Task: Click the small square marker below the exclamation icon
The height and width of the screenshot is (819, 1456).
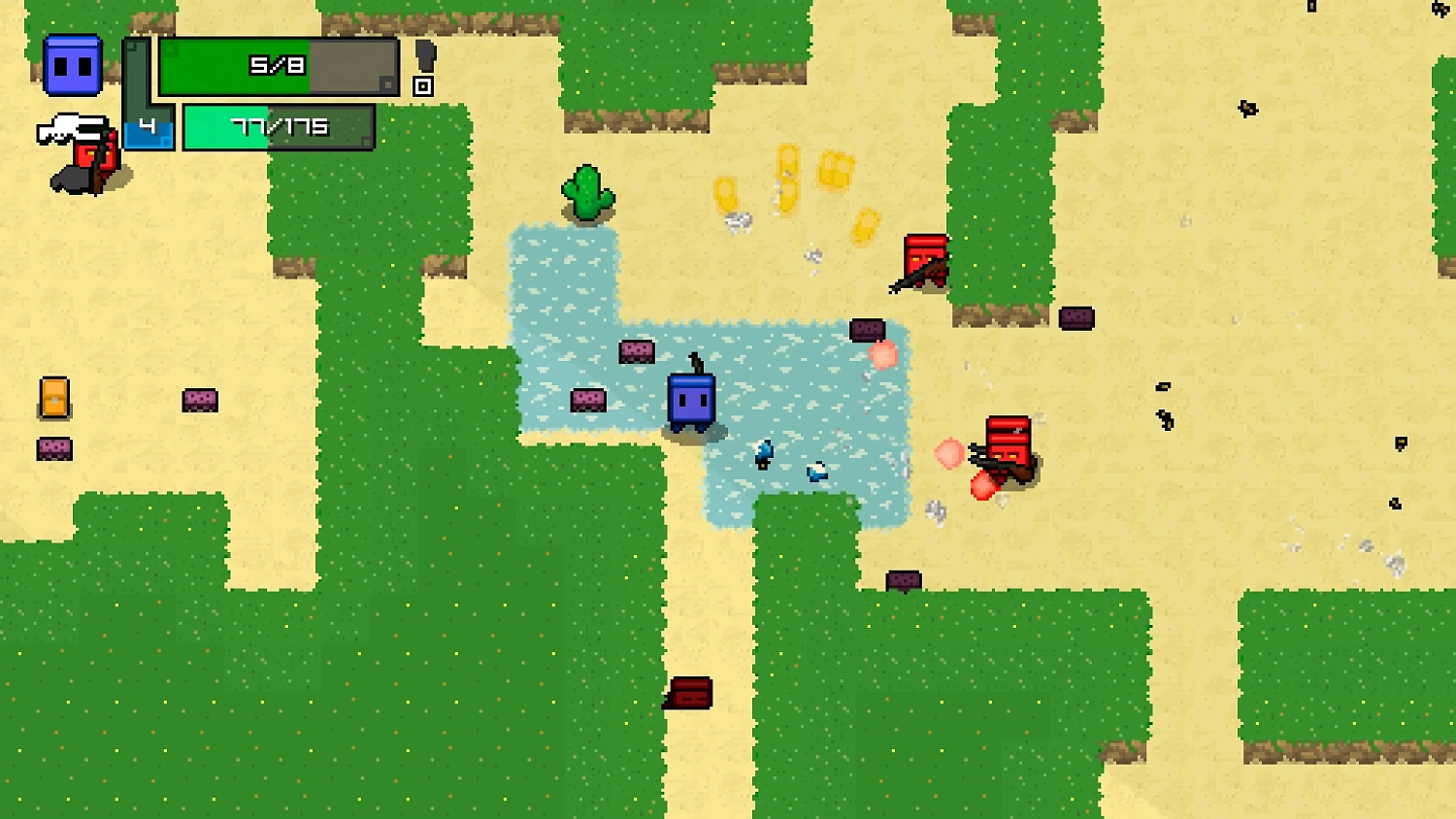Action: [x=422, y=87]
